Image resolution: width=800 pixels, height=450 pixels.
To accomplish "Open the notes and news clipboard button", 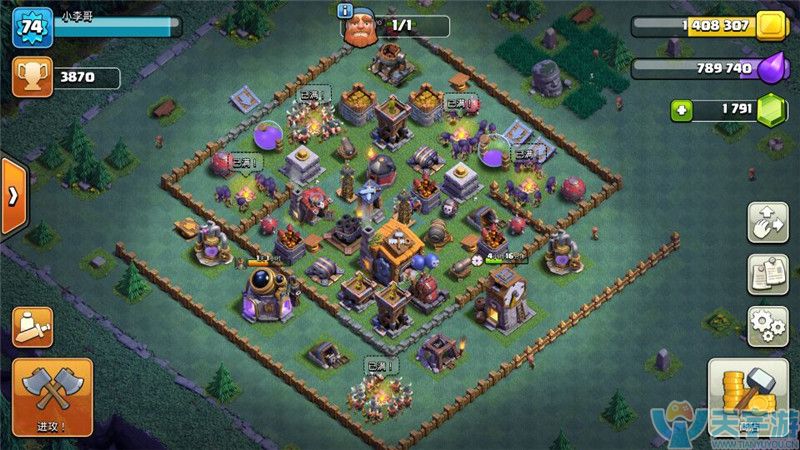I will (x=767, y=274).
